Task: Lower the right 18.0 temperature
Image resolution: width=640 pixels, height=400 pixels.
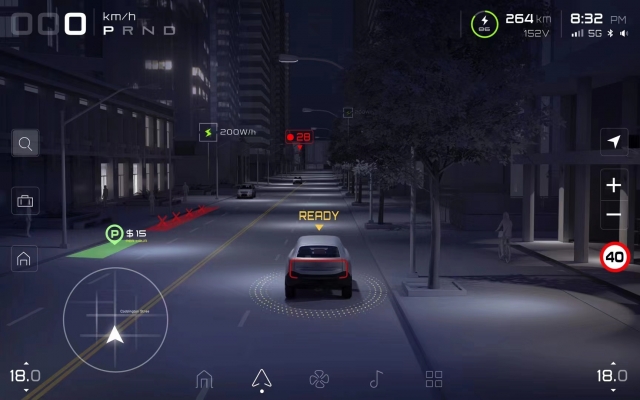Action: click(611, 390)
